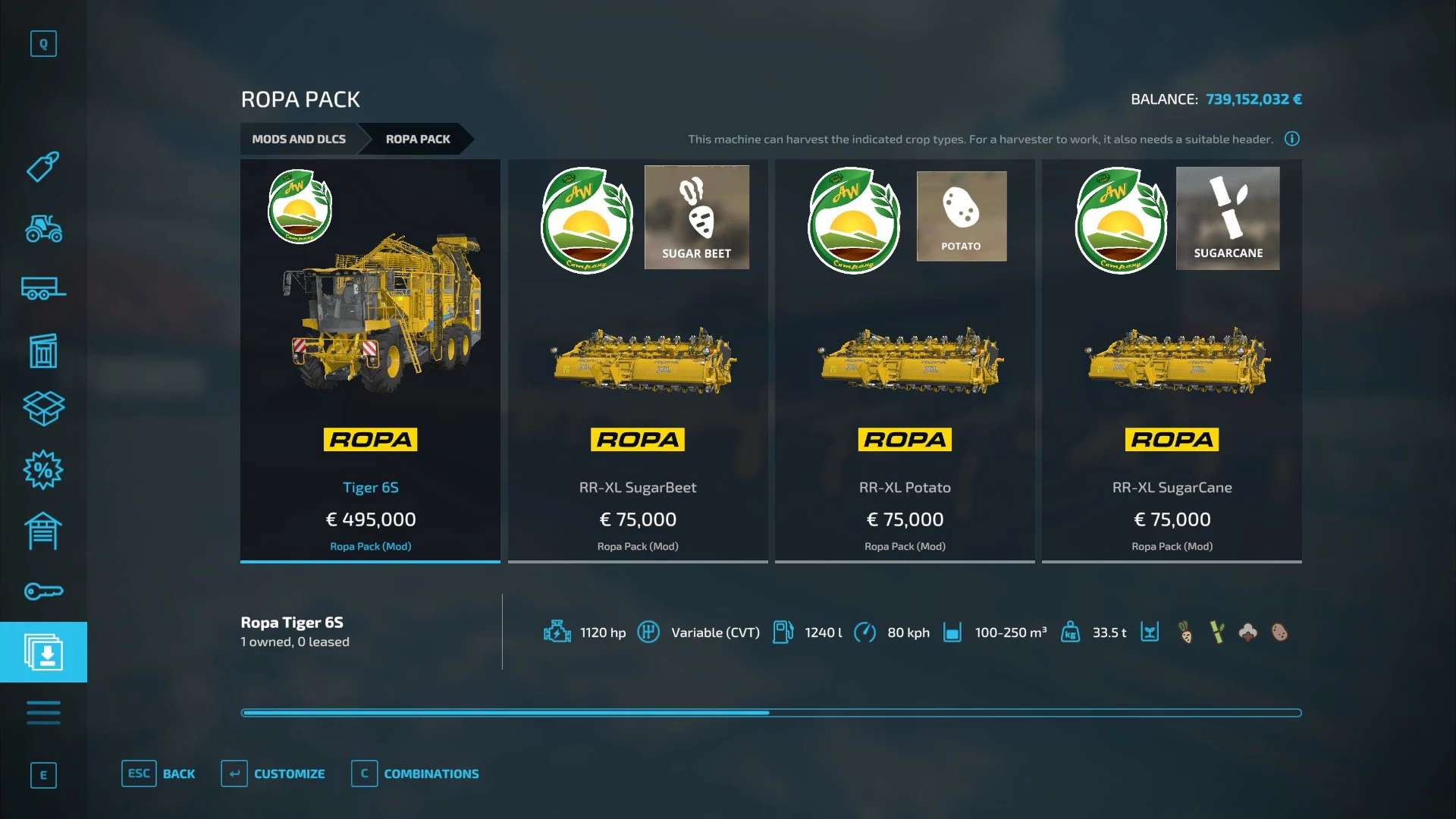Viewport: 1456px width, 819px height.
Task: Open the key leased items category
Action: coord(43,591)
